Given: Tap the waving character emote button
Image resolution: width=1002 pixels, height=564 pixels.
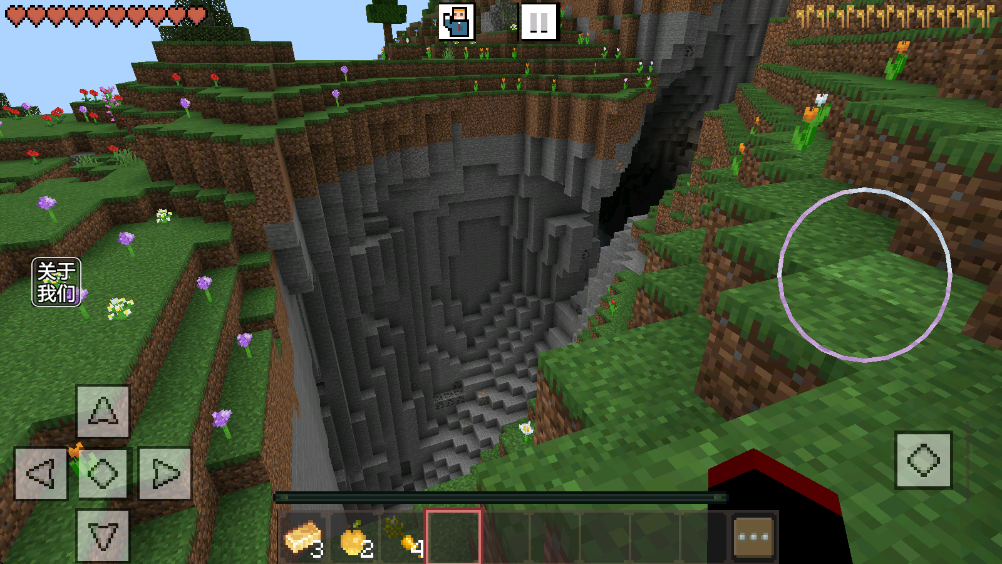Looking at the screenshot, I should point(456,21).
